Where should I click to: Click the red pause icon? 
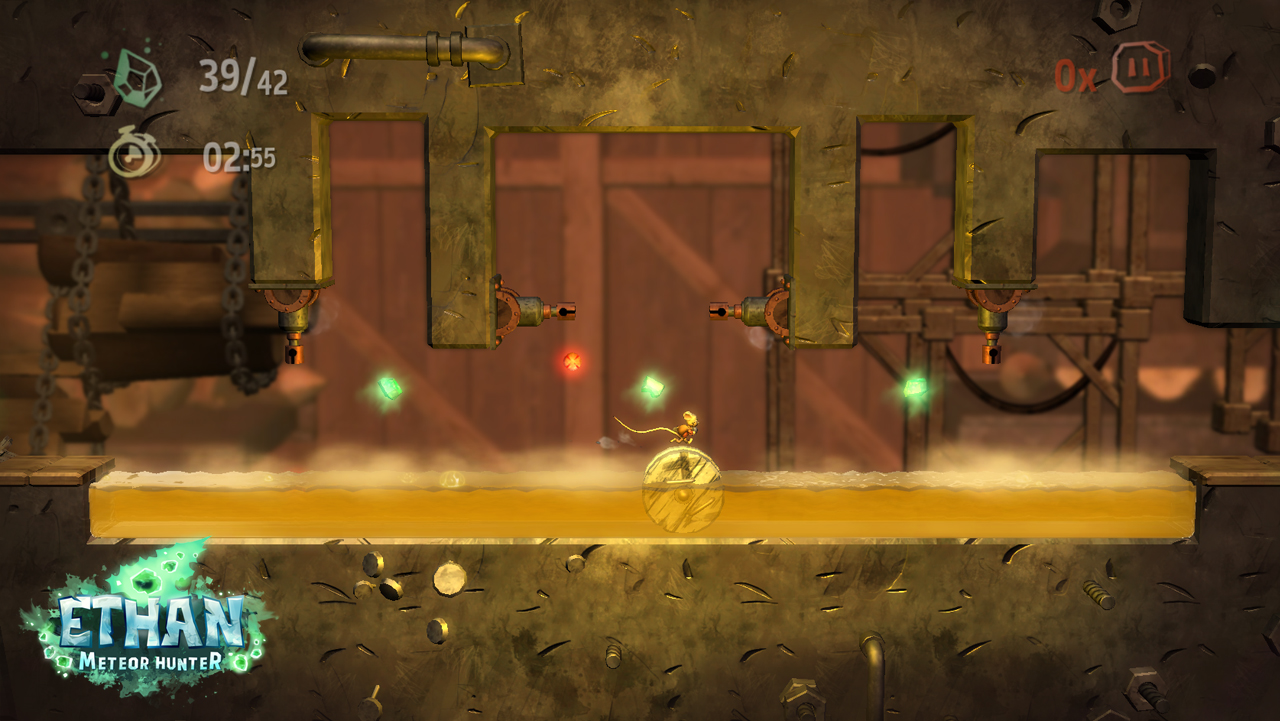(1140, 68)
